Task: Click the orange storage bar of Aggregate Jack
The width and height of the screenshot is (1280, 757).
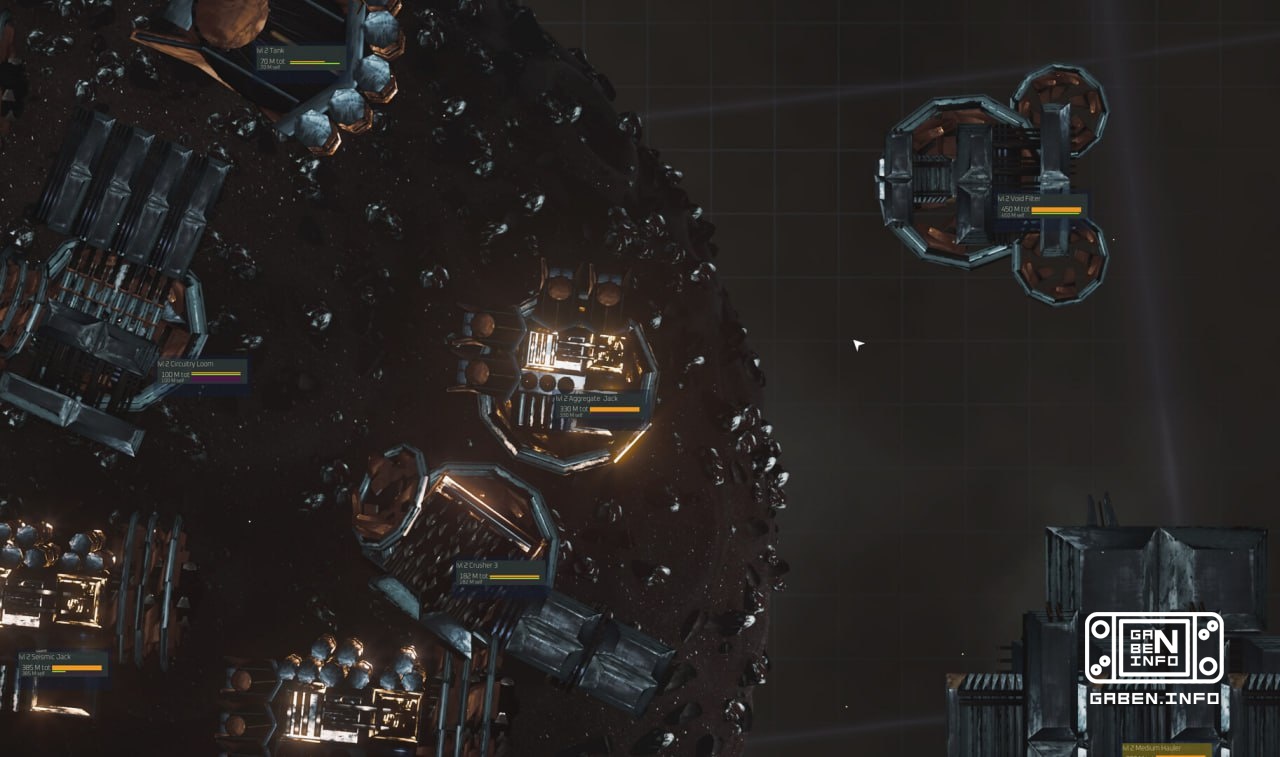Action: [616, 409]
